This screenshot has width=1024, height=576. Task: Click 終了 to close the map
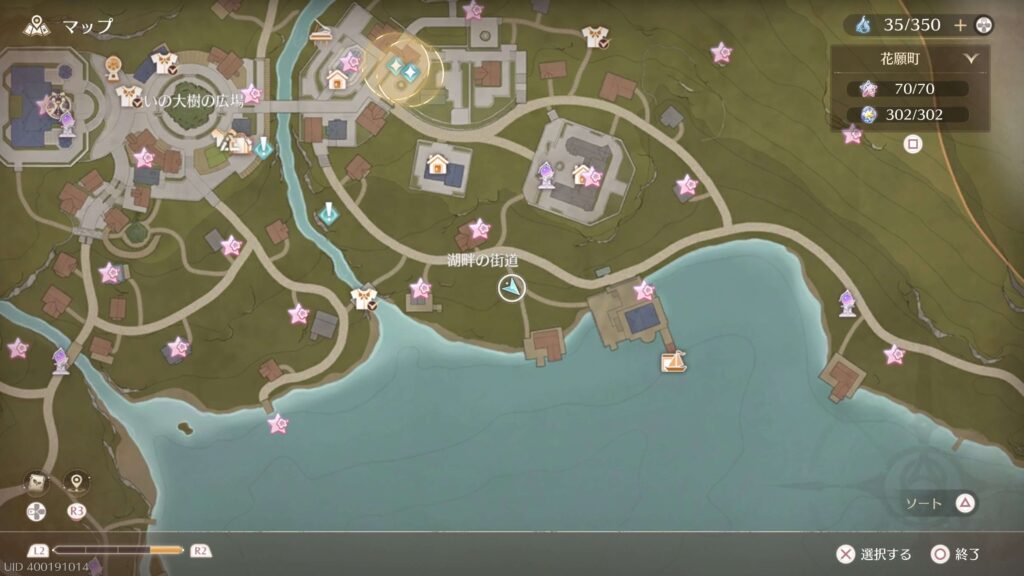[955, 554]
